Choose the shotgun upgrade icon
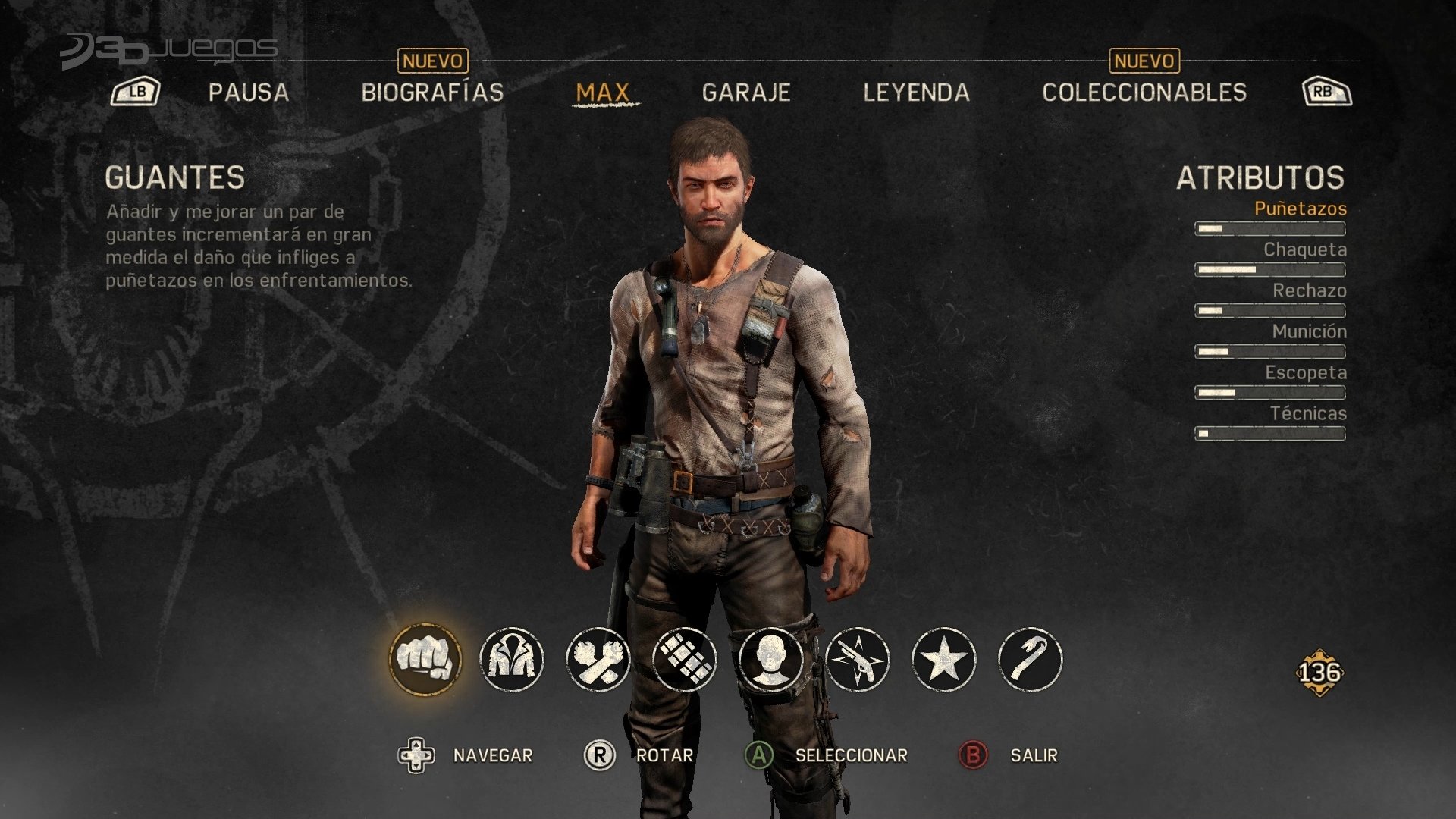Viewport: 1456px width, 819px height. click(858, 659)
